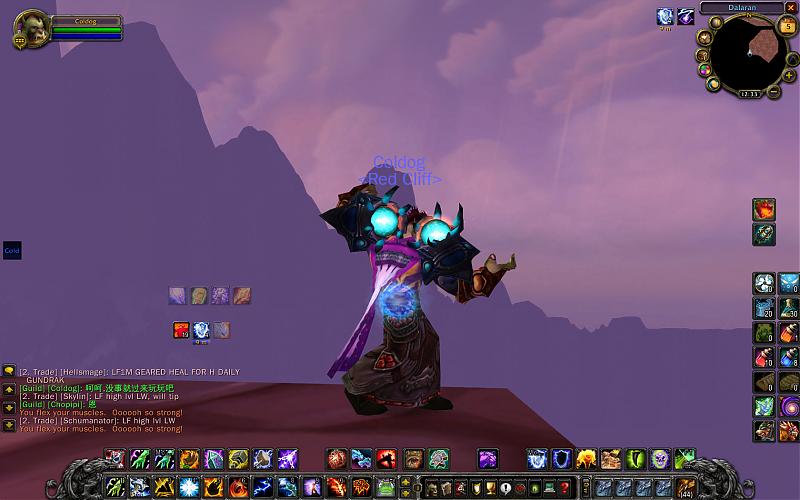Click the red fire icon above the chat
This screenshot has height=500, width=800.
pyautogui.click(x=181, y=328)
